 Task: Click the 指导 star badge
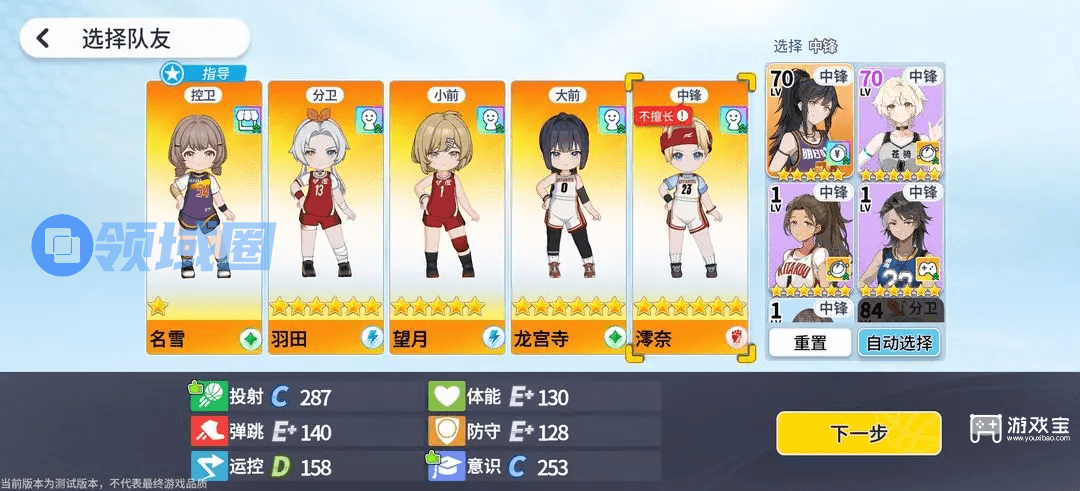tap(172, 73)
